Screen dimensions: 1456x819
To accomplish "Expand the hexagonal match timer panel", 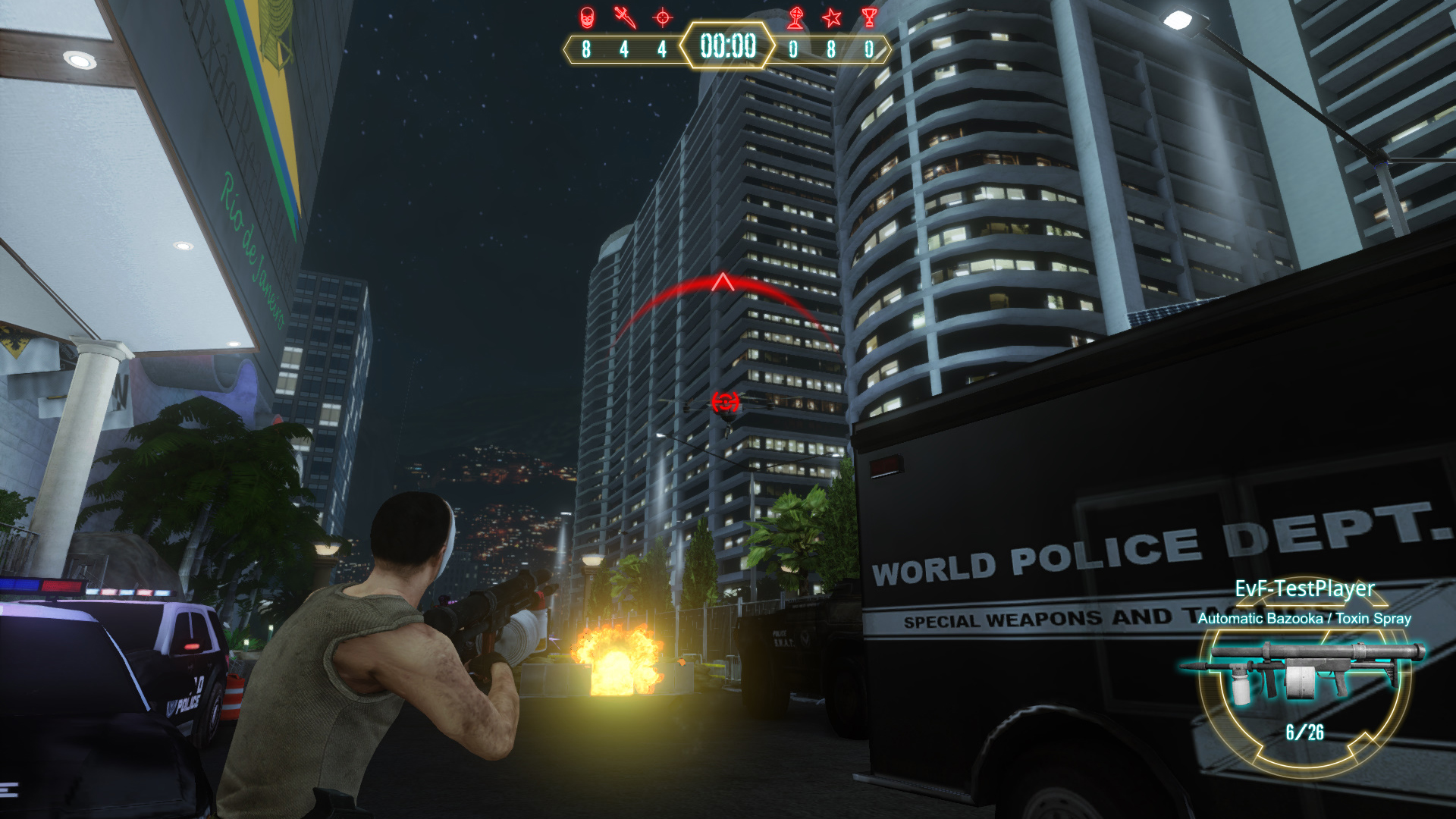I will pos(726,48).
